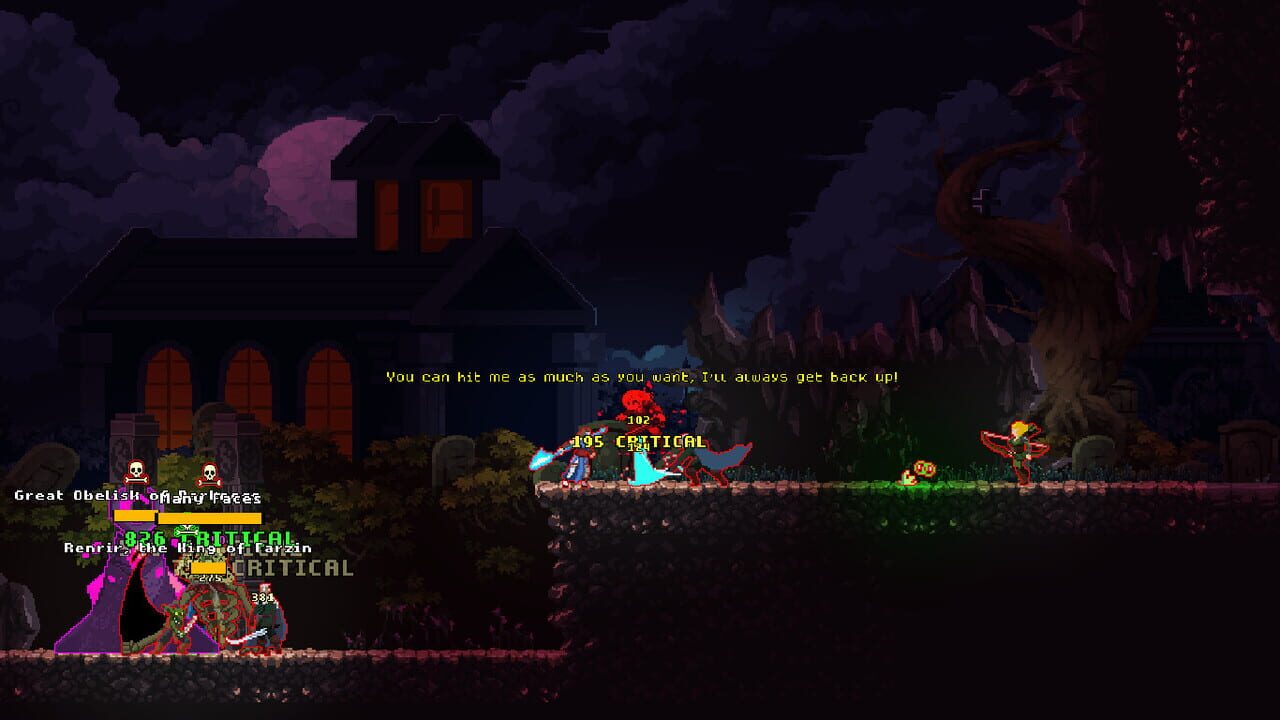Click Renfir's smaller yellow health bar
The width and height of the screenshot is (1280, 720).
pyautogui.click(x=208, y=568)
